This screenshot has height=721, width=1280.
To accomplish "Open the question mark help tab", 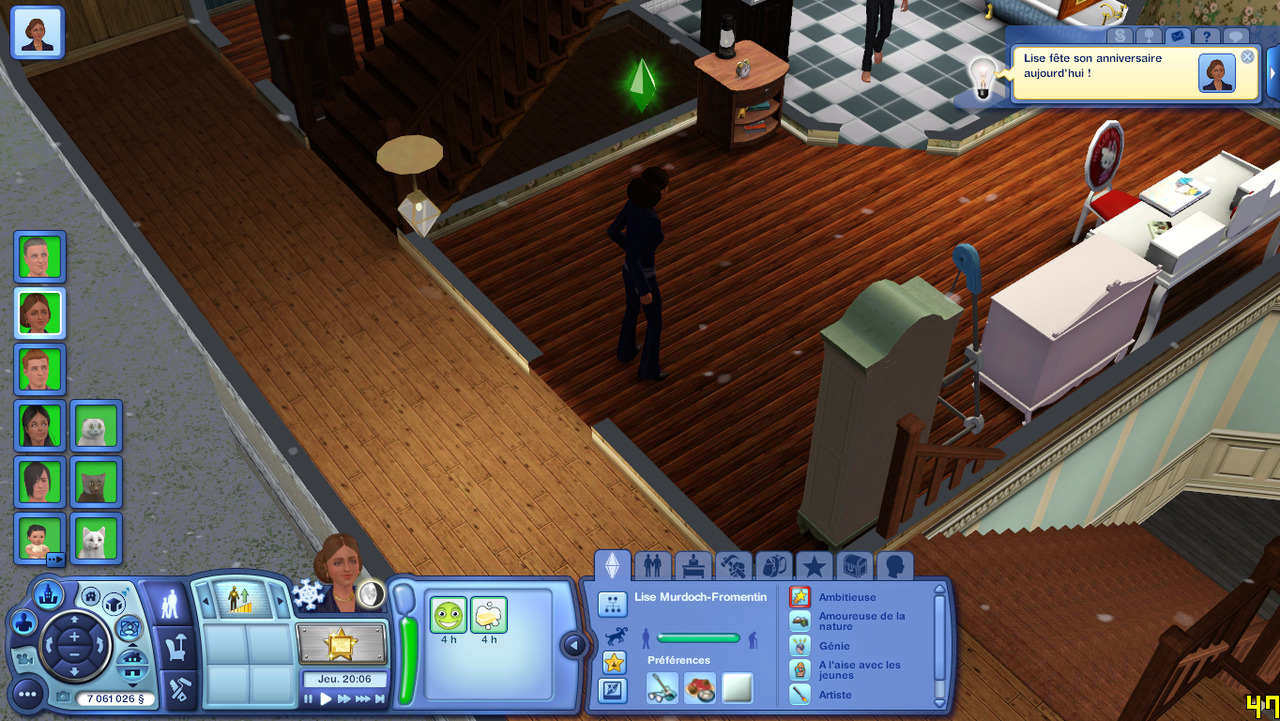I will 1207,36.
